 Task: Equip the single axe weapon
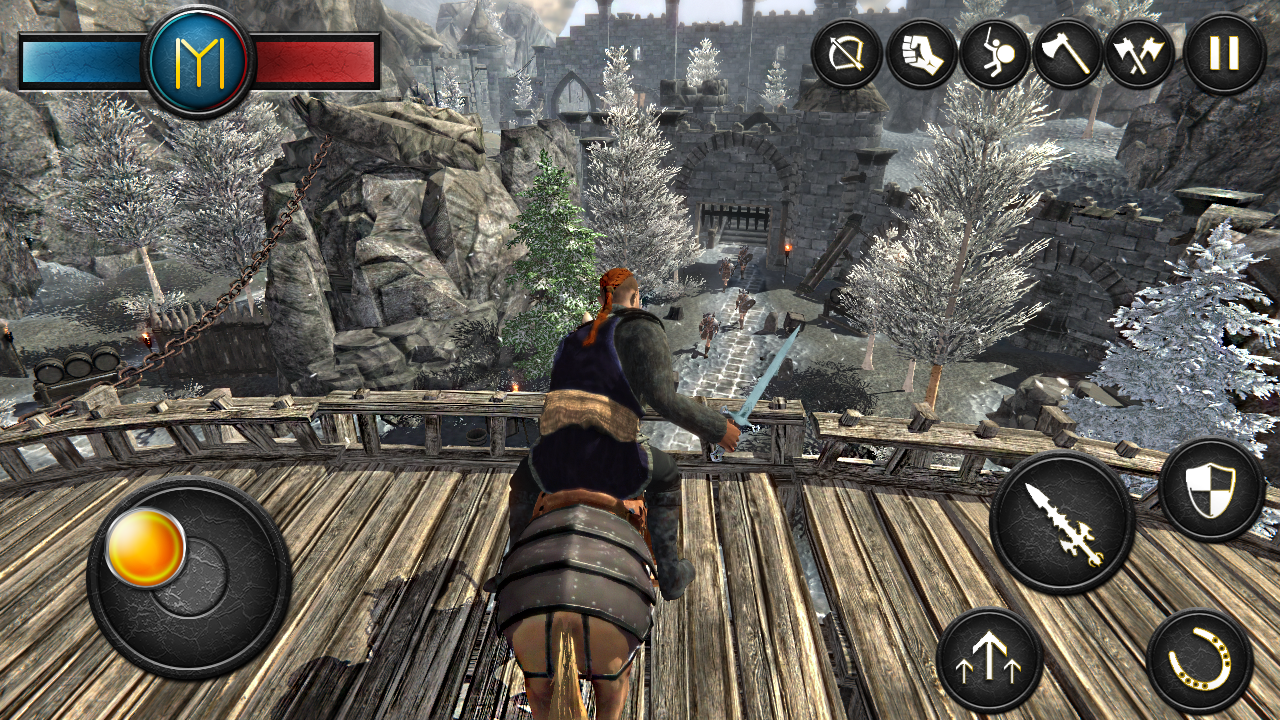pos(1066,54)
